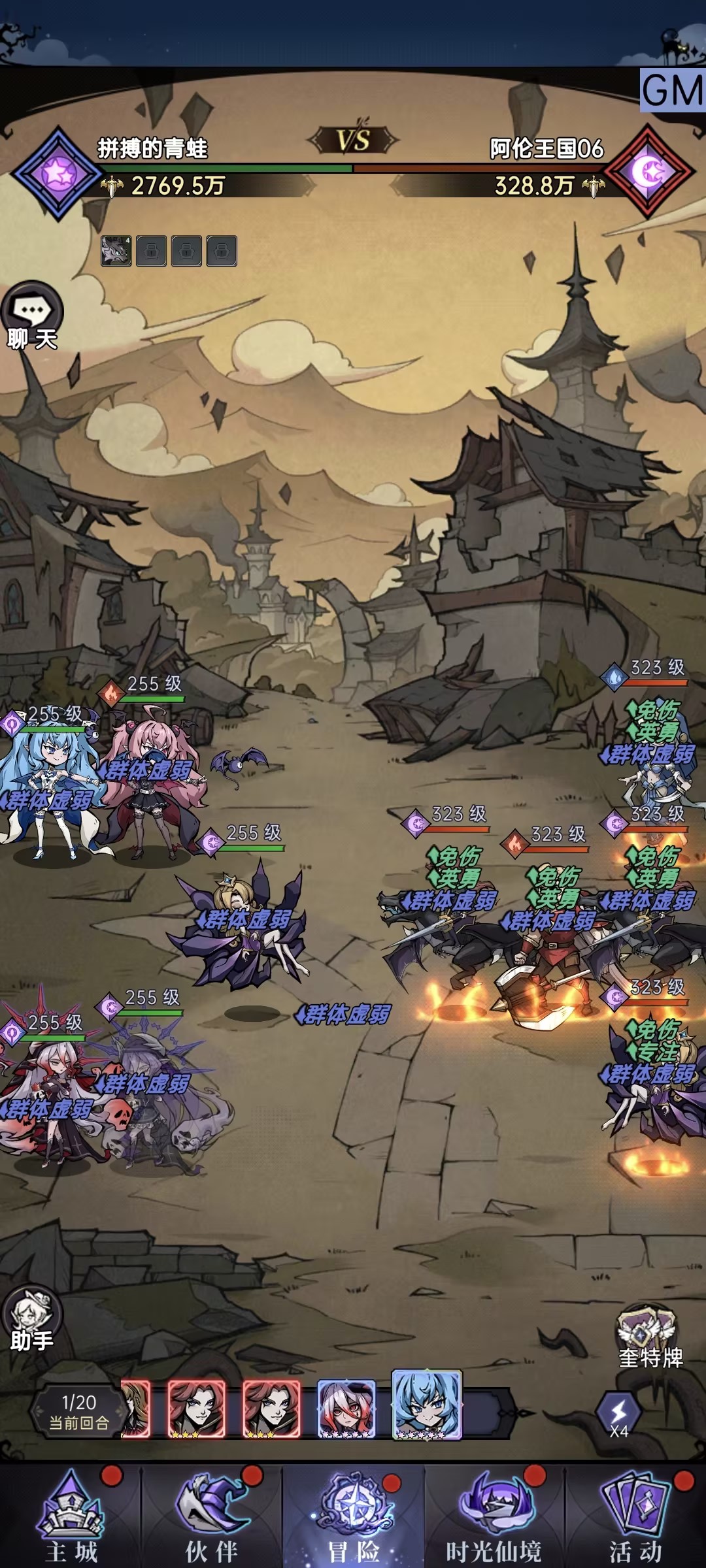
Task: Switch to the 伙伴 companions tab
Action: click(212, 1517)
